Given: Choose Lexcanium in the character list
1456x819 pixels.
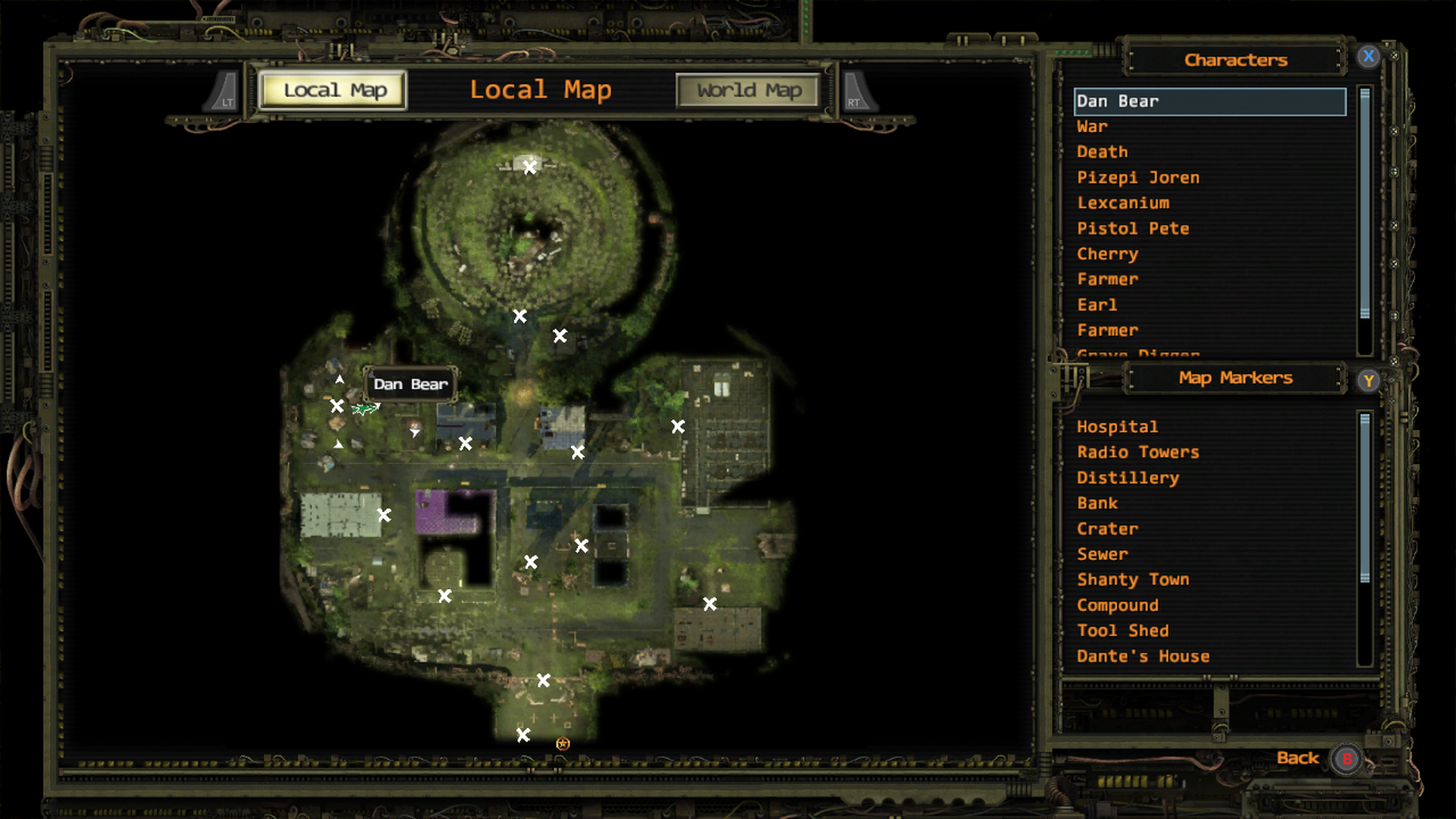Looking at the screenshot, I should tap(1123, 203).
